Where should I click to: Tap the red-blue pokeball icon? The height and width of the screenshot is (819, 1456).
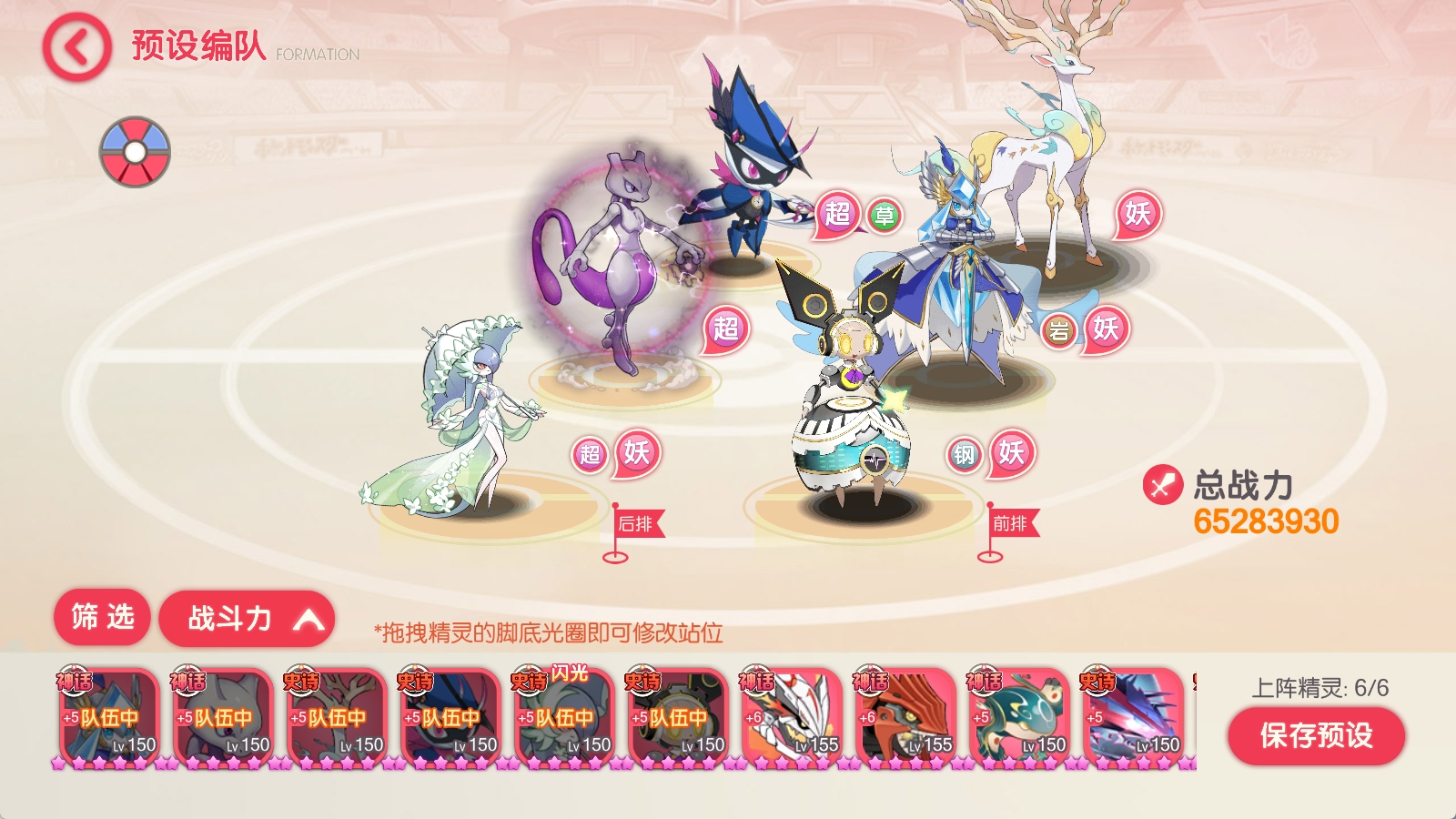pyautogui.click(x=135, y=151)
